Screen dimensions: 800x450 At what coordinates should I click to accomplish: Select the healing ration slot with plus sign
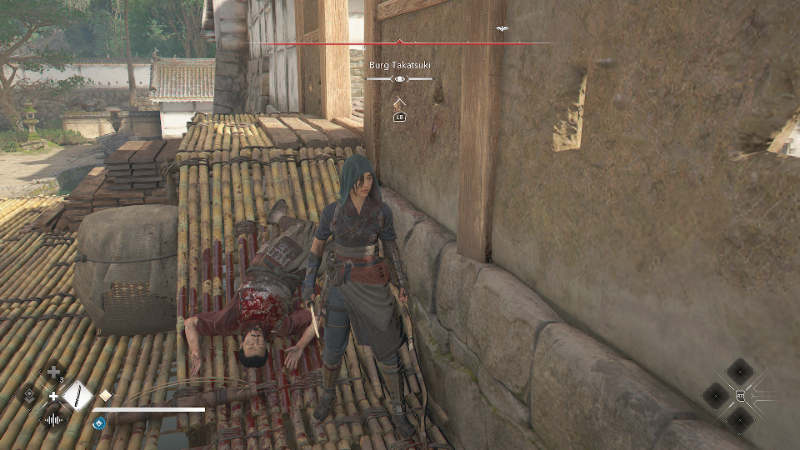pyautogui.click(x=53, y=374)
